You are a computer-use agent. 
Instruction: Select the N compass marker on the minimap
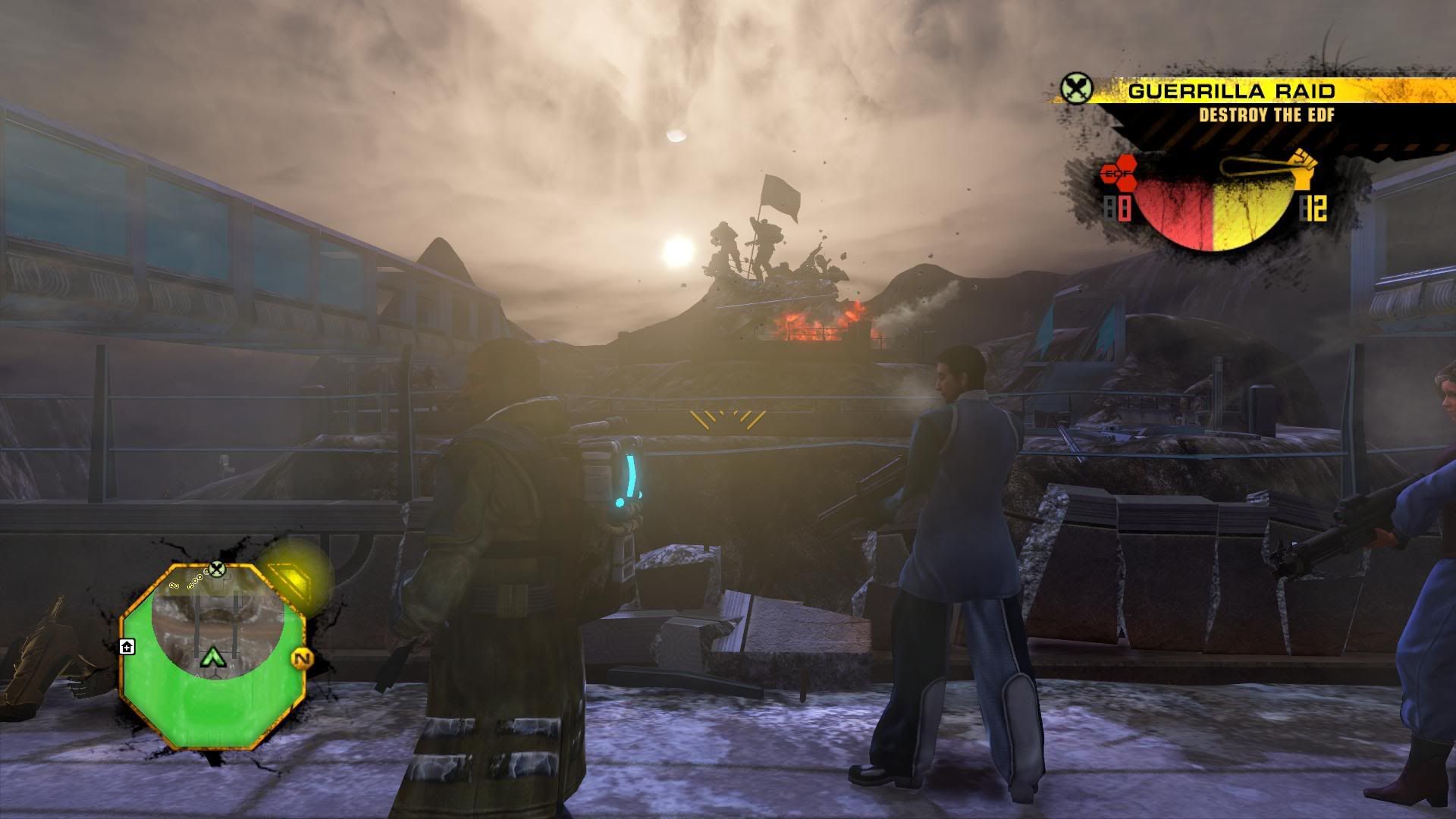point(301,658)
